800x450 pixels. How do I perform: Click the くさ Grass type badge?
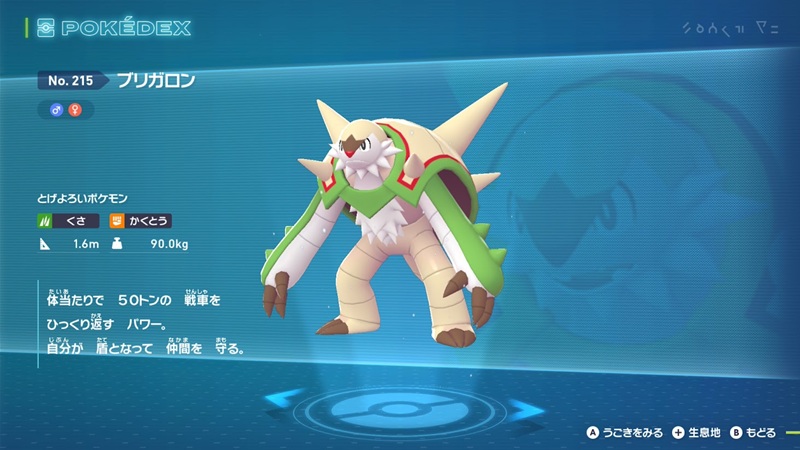point(70,220)
